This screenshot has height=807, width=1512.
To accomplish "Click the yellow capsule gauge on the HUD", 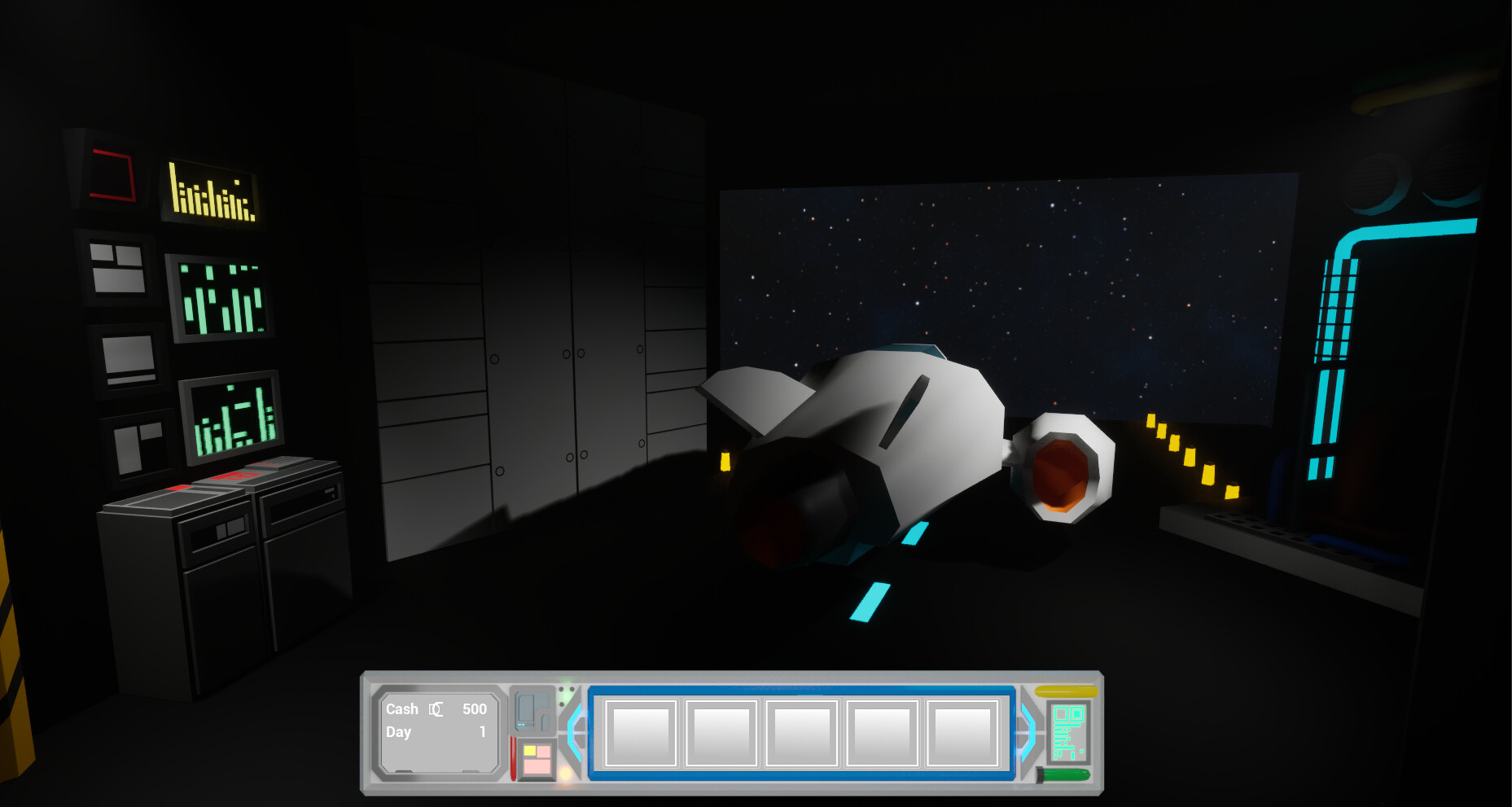I will (1066, 692).
